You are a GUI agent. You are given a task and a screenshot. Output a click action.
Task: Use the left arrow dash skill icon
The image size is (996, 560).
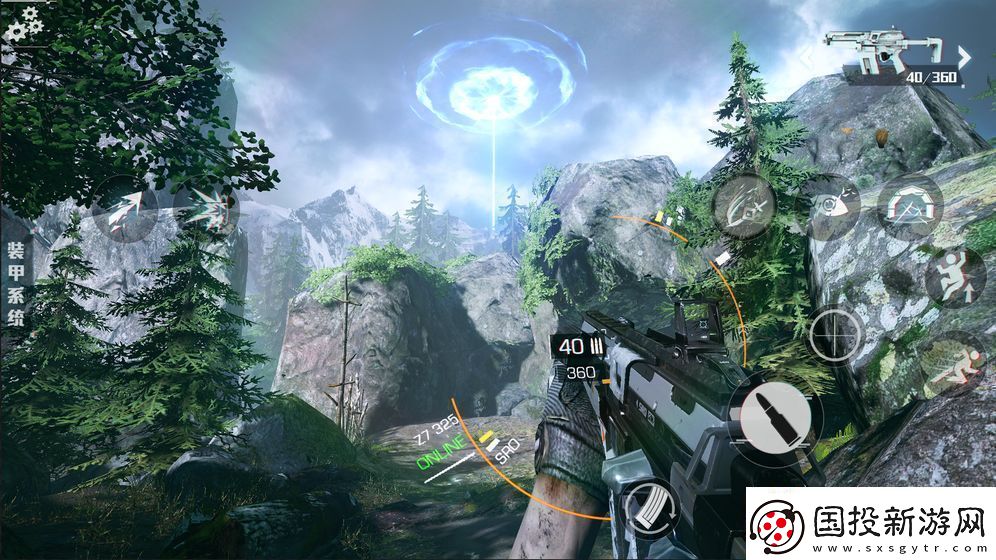click(125, 209)
